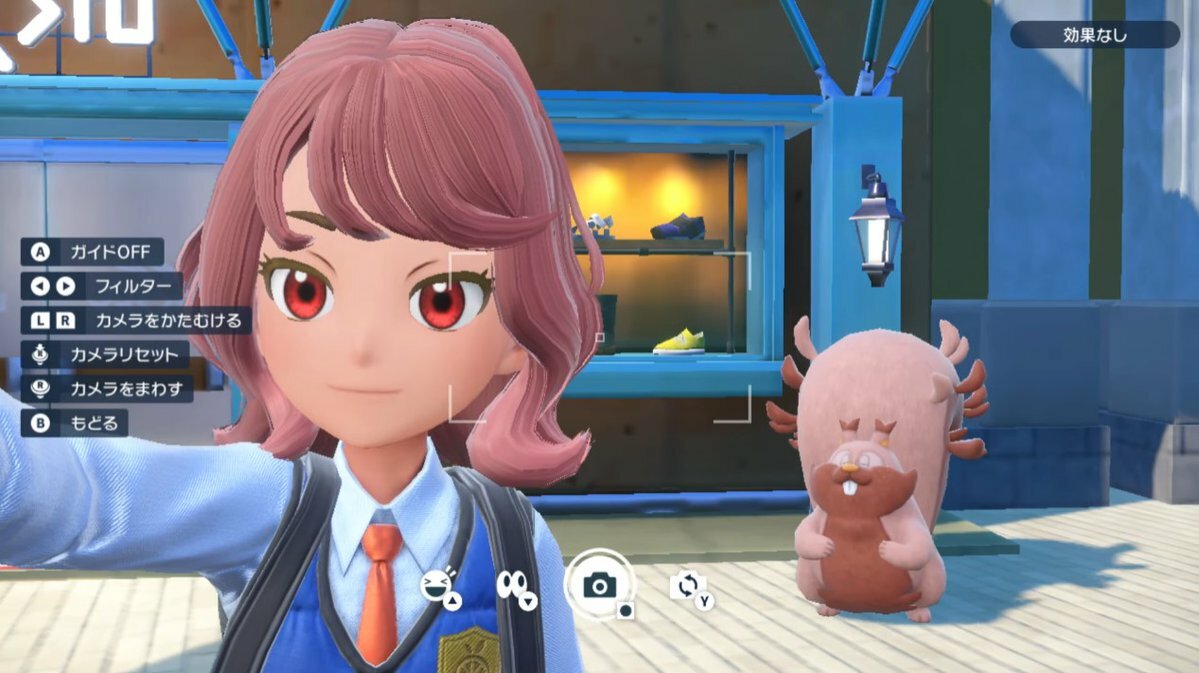Choose the カメラをまわす rotate entry
1199x673 pixels.
108,389
